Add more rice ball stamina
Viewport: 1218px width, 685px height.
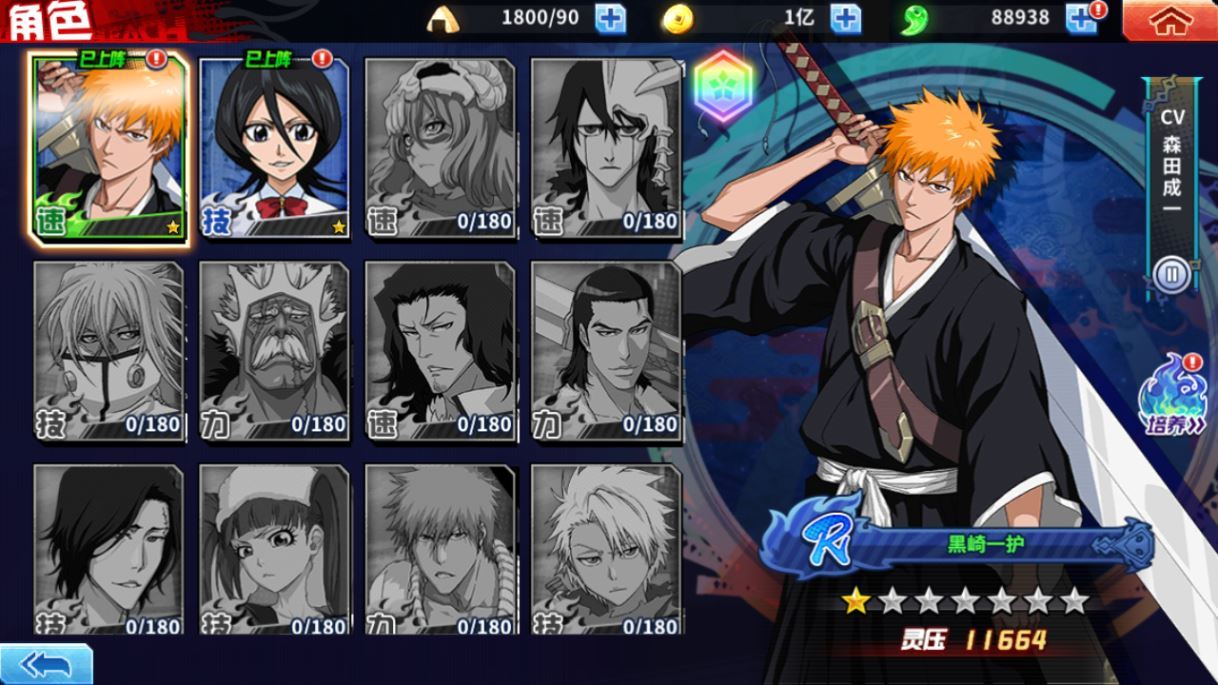[610, 19]
